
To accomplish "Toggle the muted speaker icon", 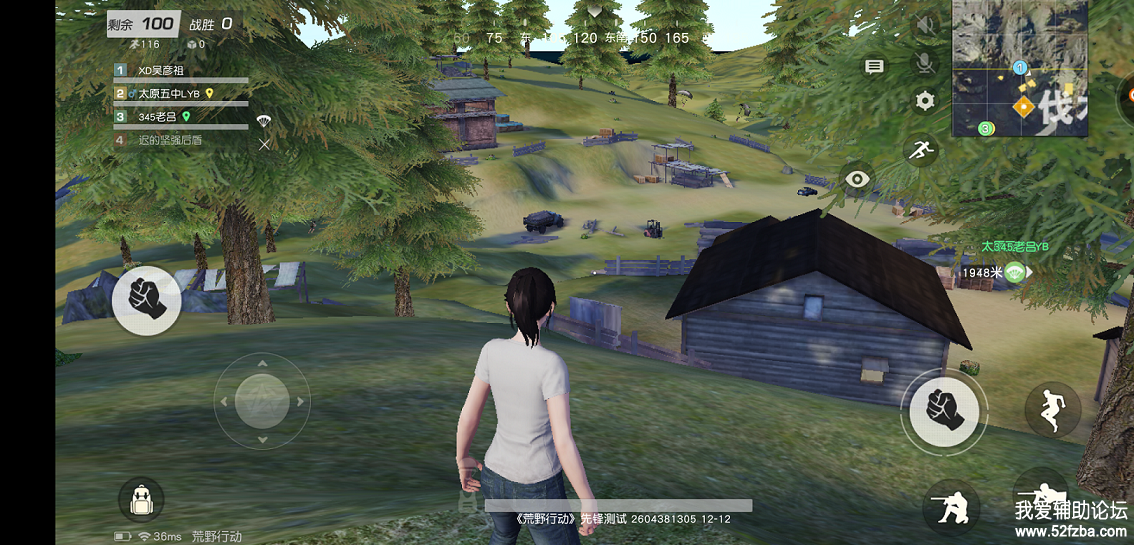I will [925, 25].
